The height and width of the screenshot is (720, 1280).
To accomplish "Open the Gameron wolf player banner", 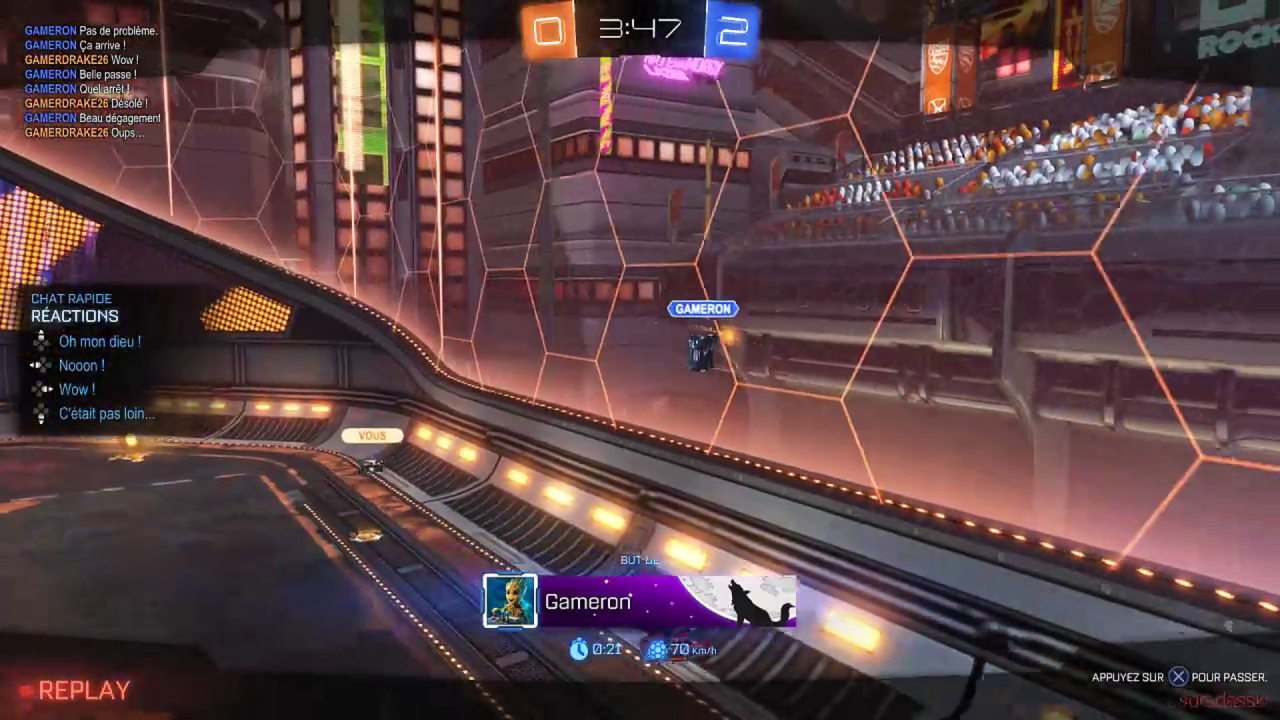I will coord(667,601).
